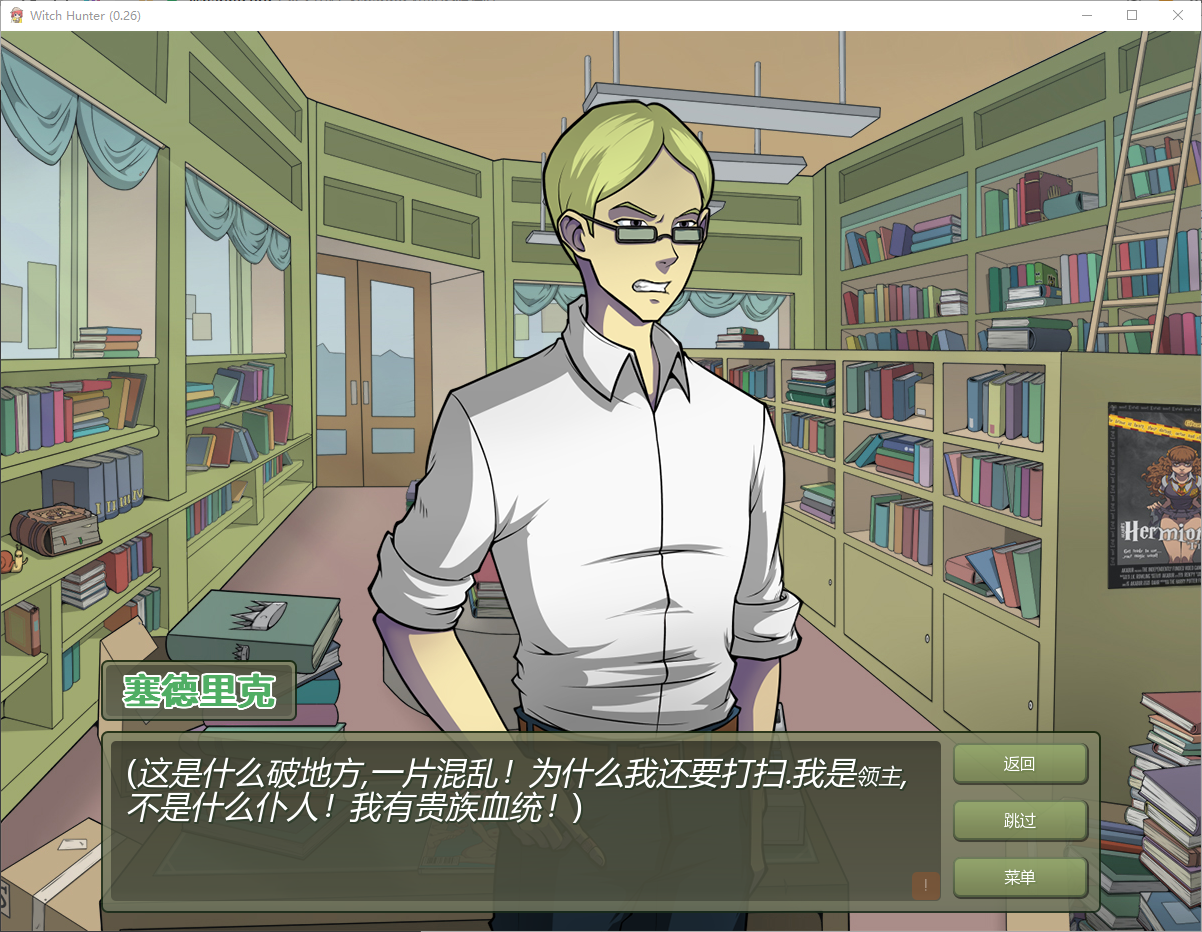Open the 菜单 (menu) button
1202x932 pixels.
point(1019,877)
